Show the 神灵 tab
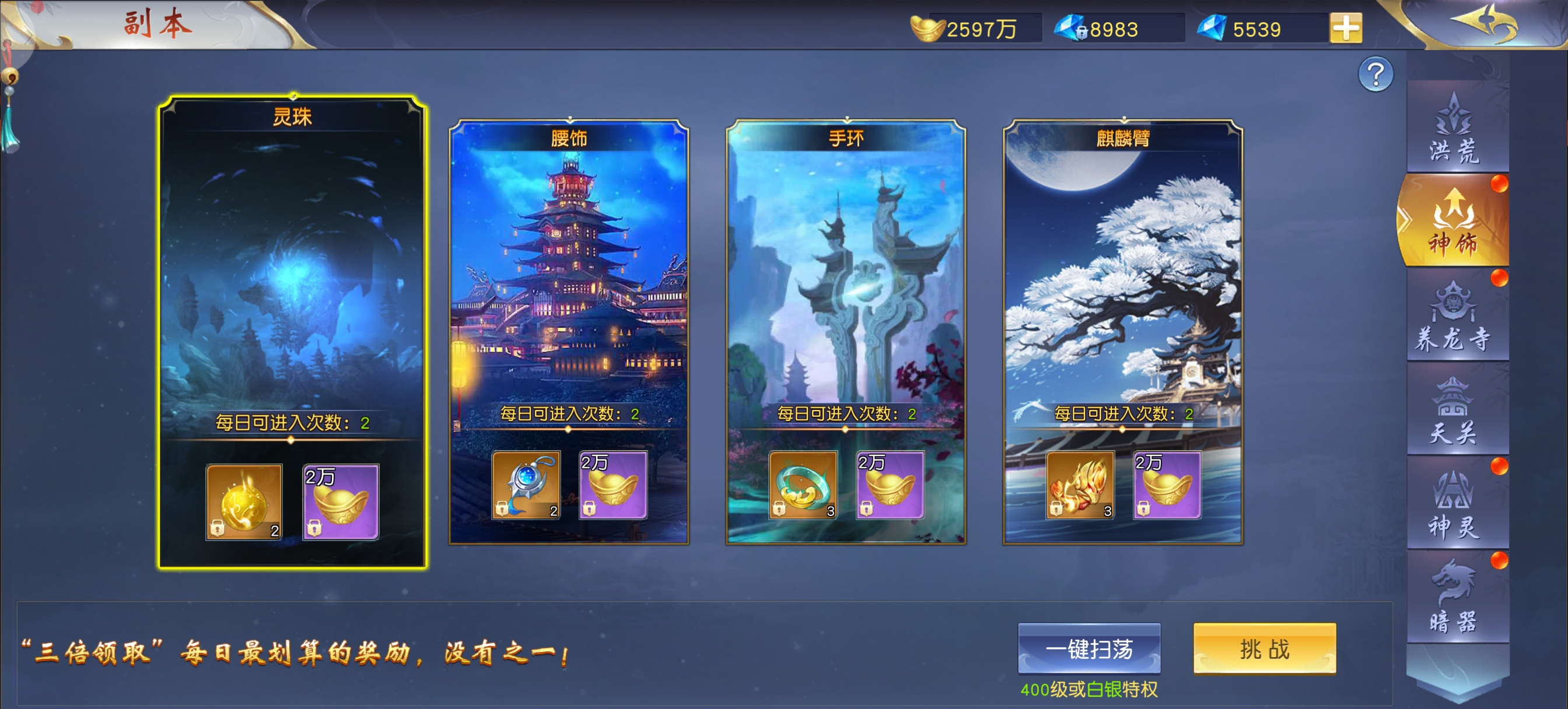 (1454, 505)
